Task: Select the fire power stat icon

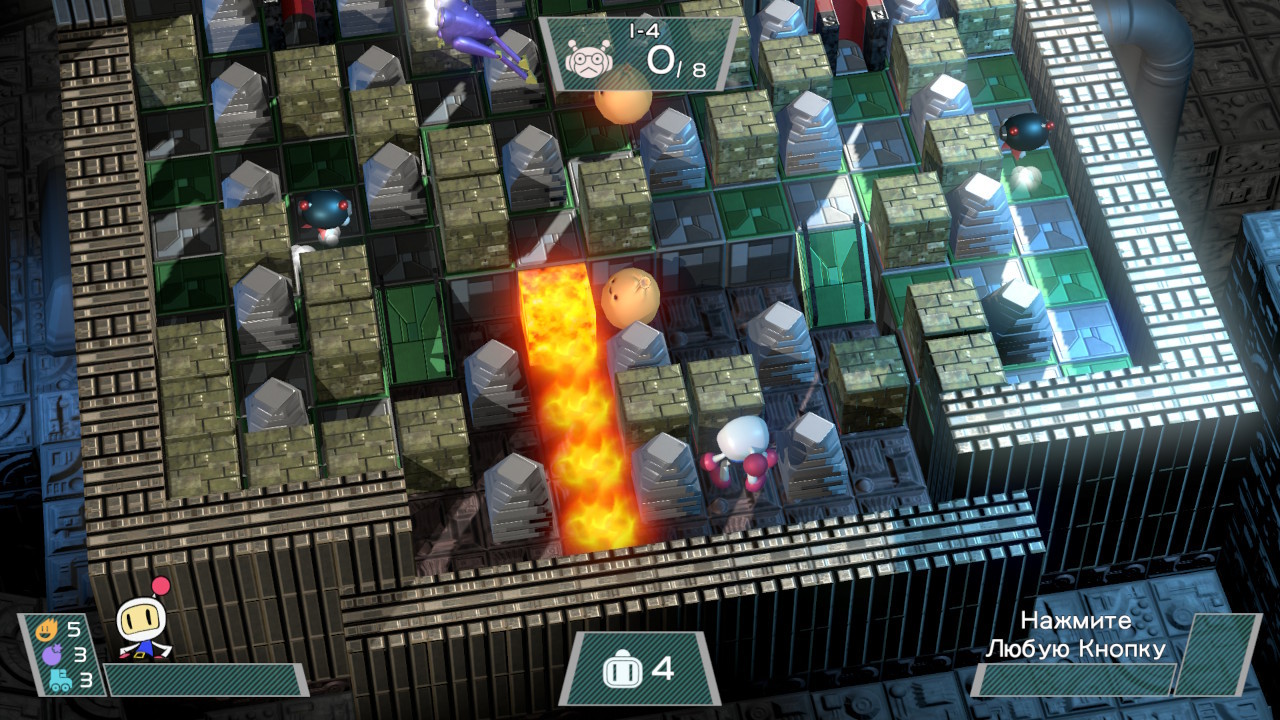Action: click(46, 631)
